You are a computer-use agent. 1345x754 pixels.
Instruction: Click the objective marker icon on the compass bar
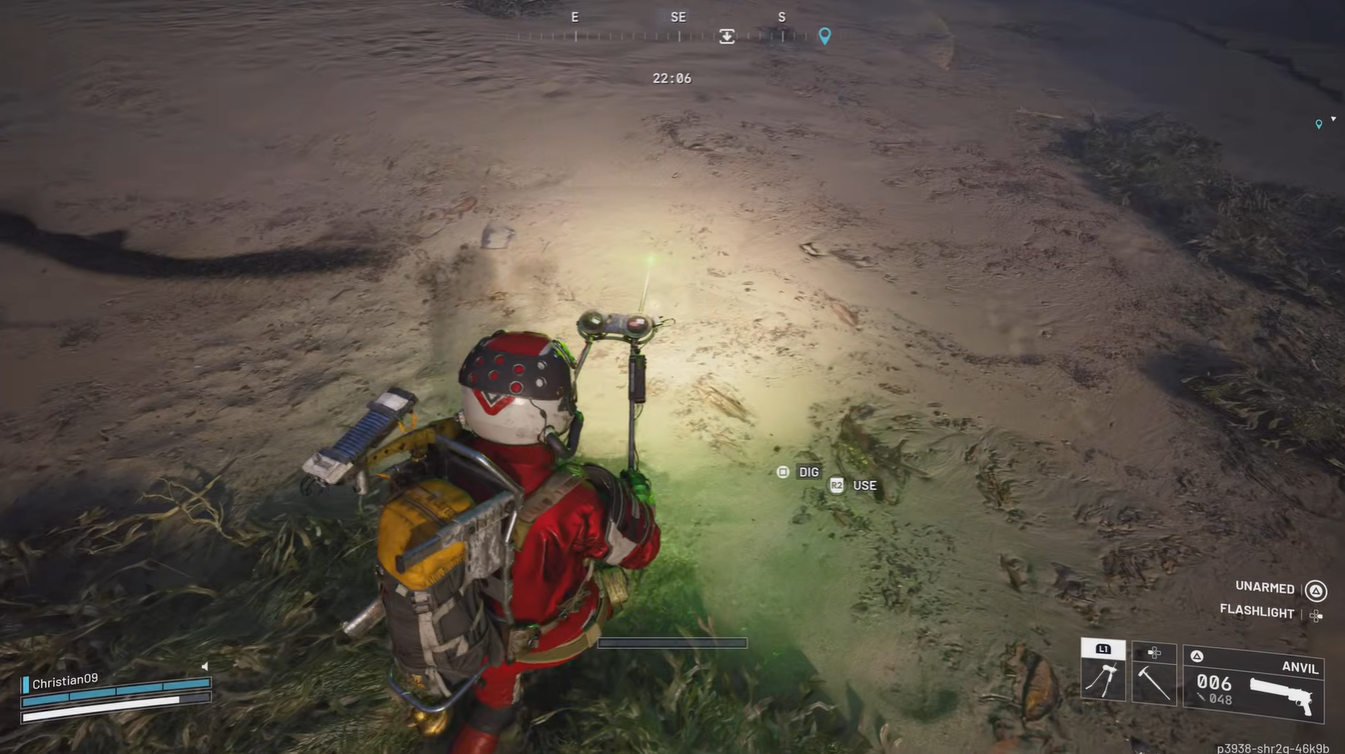tap(725, 36)
